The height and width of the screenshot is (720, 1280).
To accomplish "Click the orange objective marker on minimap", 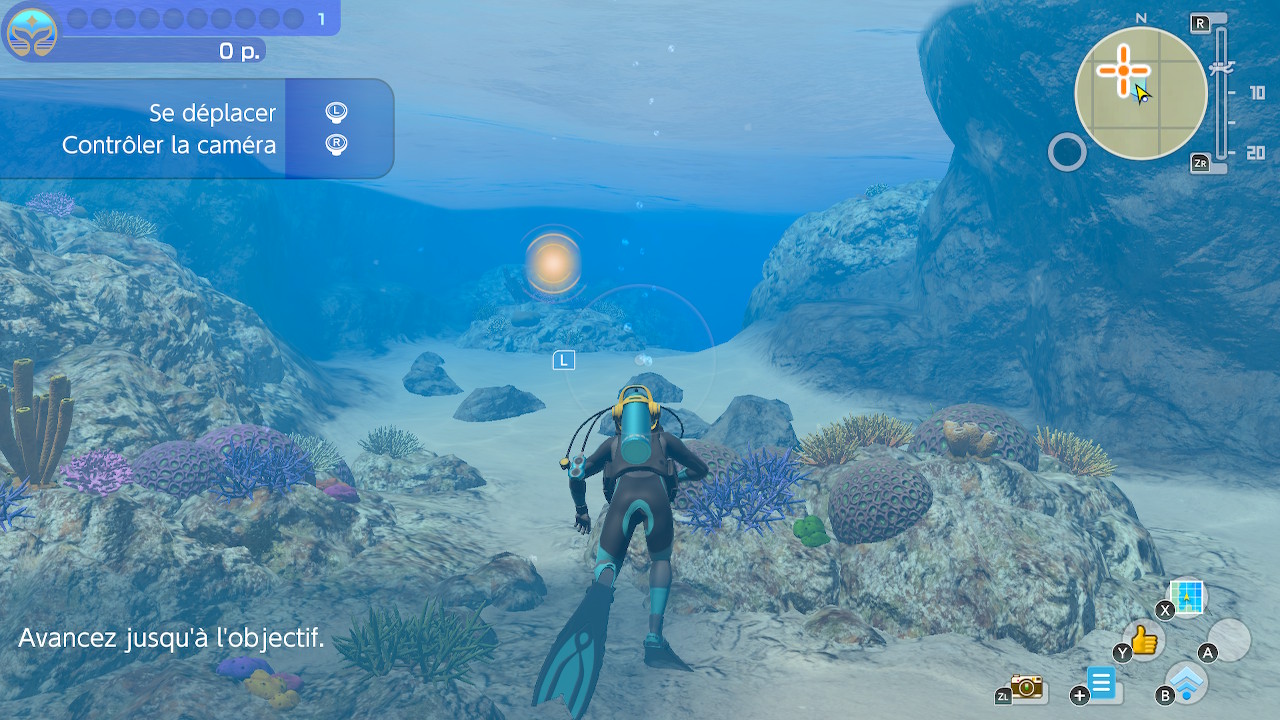I will [1122, 70].
